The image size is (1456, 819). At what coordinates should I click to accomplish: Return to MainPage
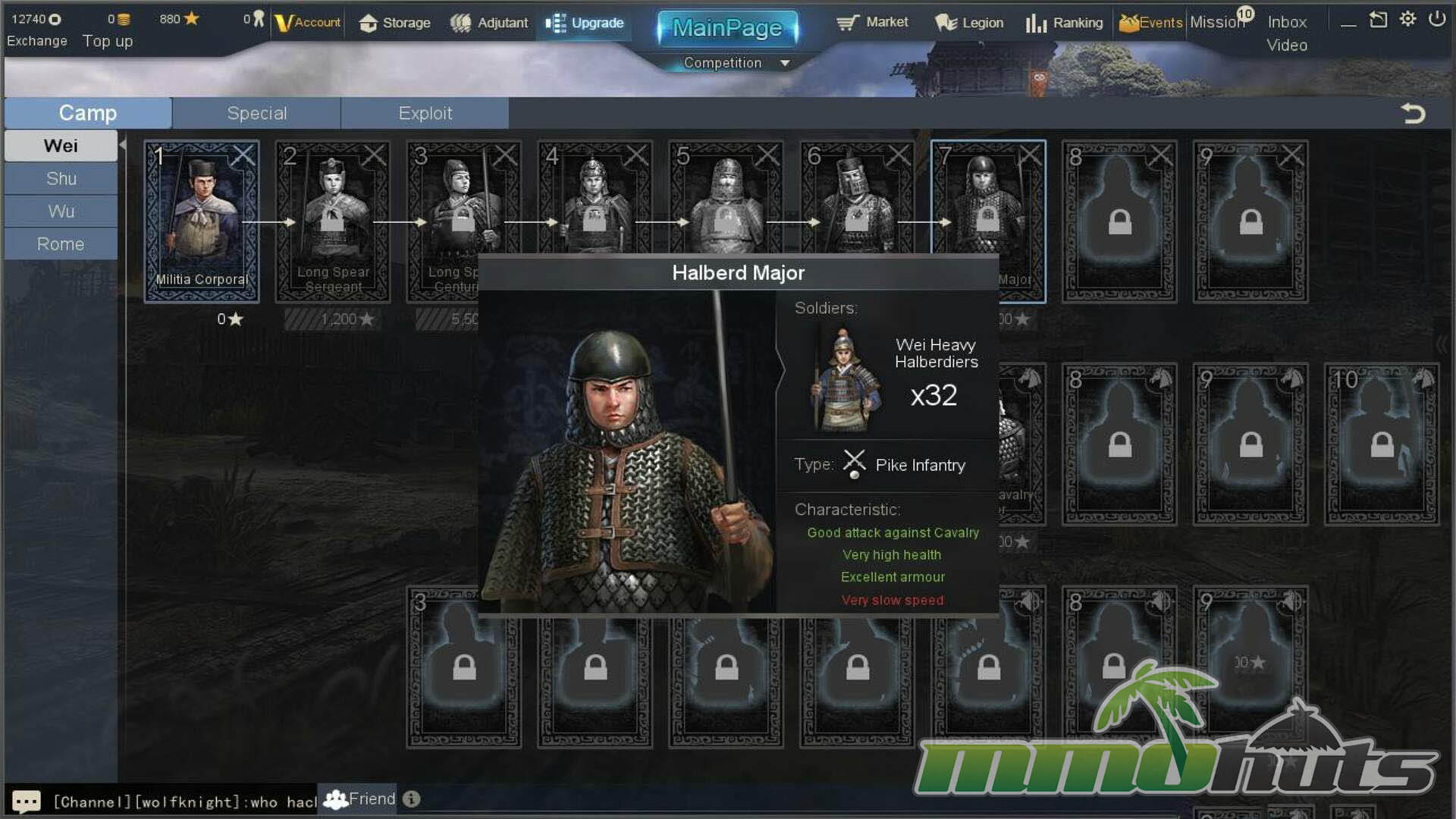[x=727, y=28]
